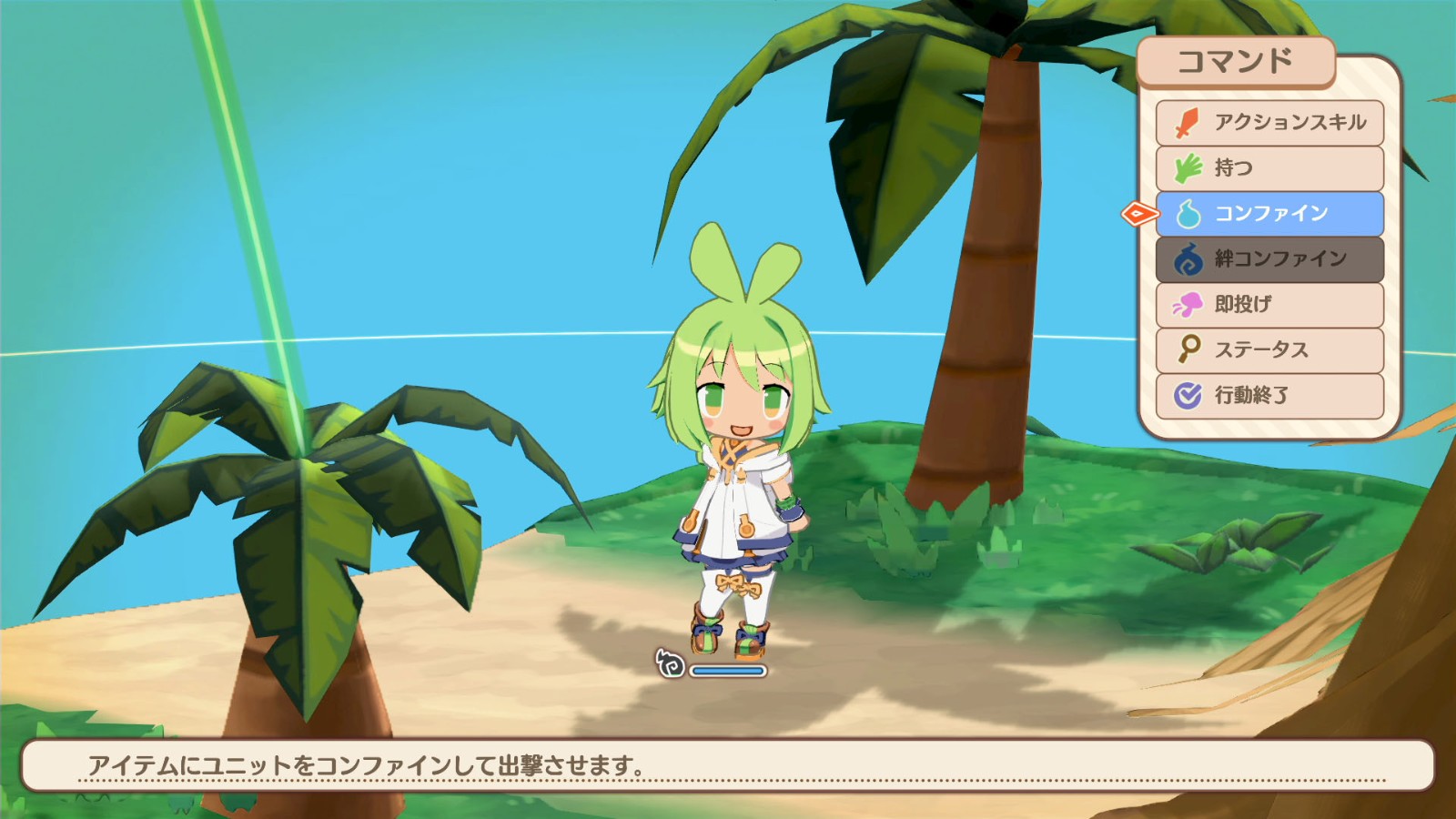
Task: Click the orange selection cursor arrow
Action: [x=1138, y=214]
